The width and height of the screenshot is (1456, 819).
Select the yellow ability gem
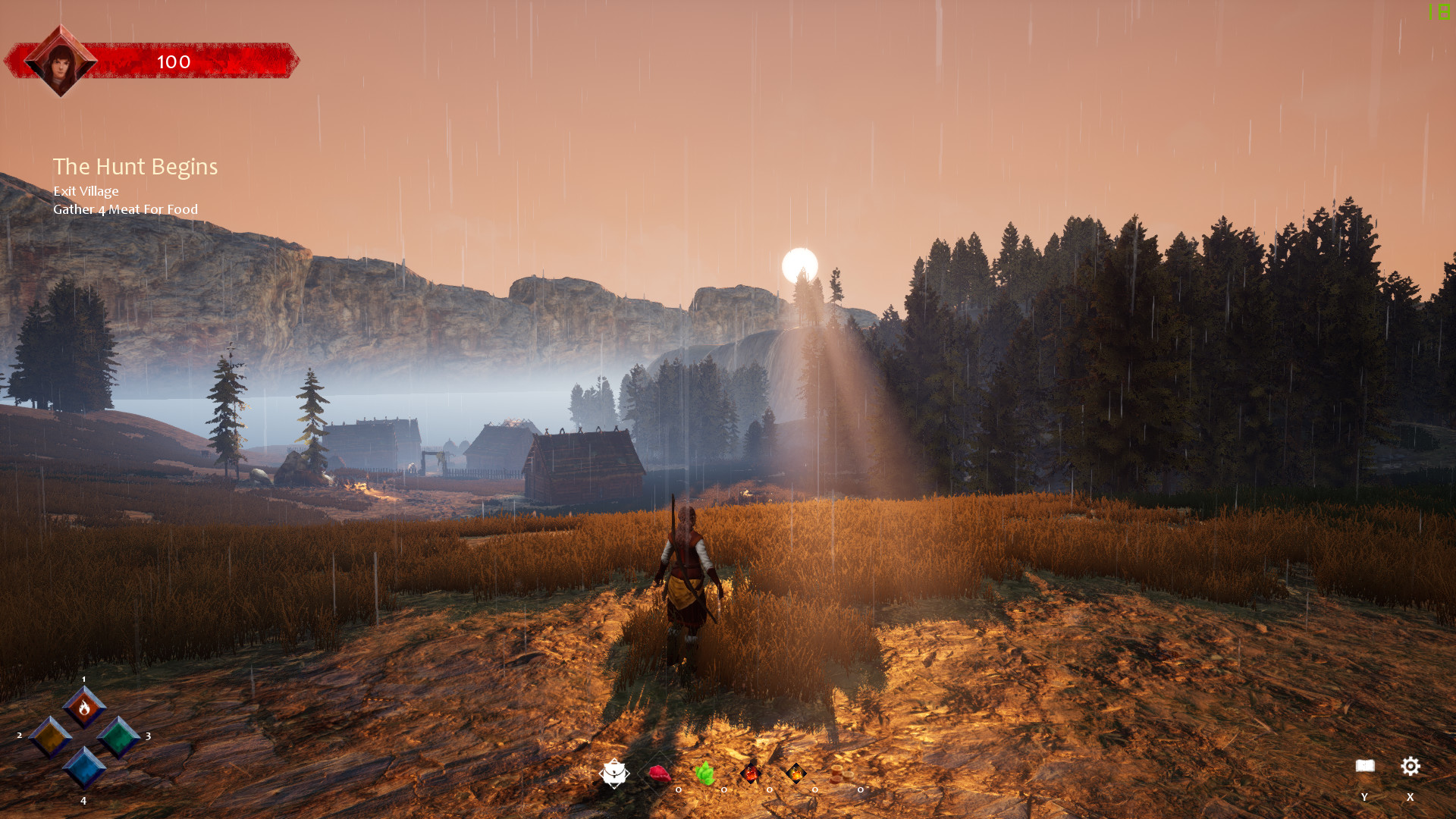pyautogui.click(x=50, y=736)
